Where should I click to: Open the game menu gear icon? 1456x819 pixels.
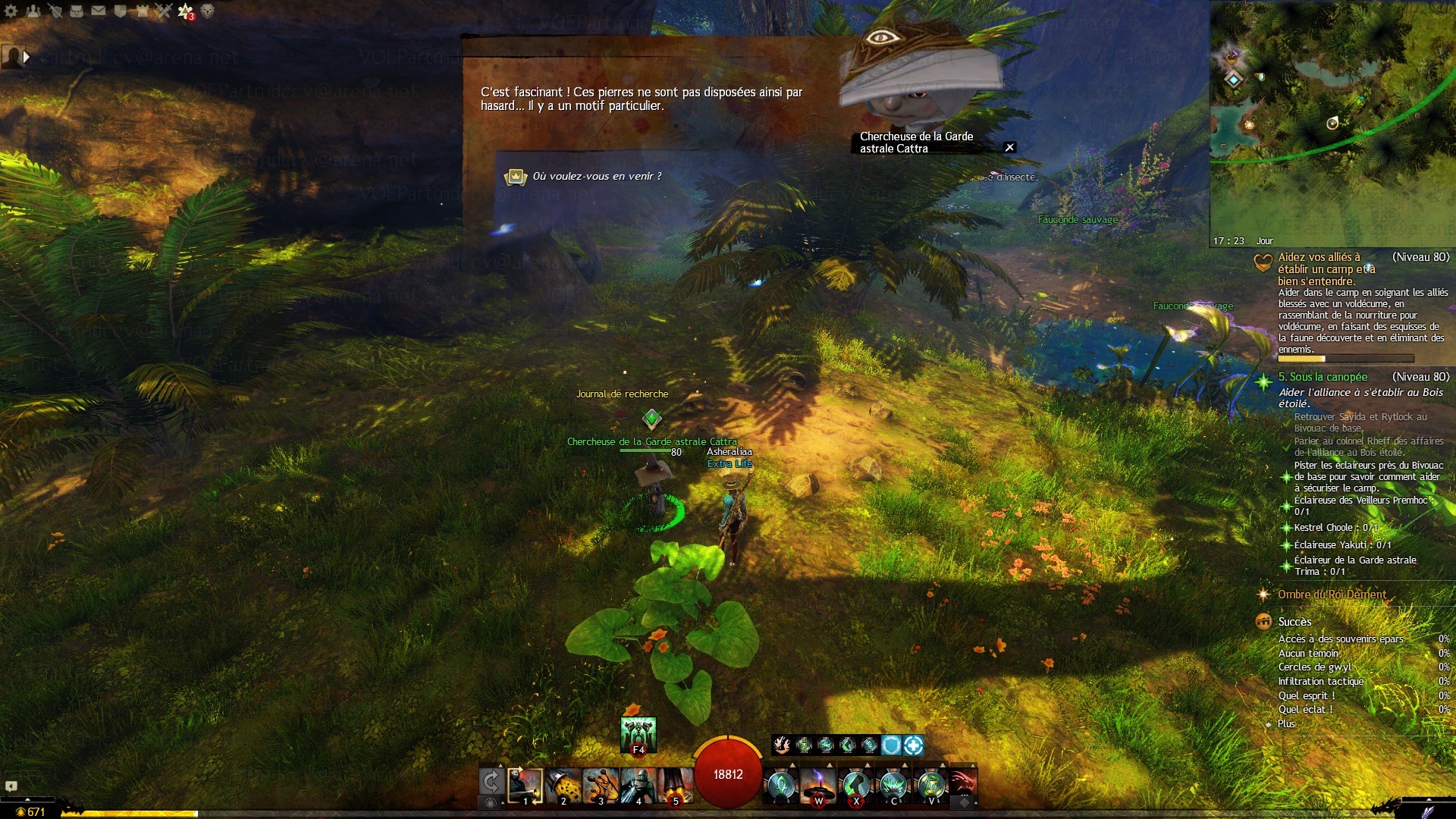(11, 11)
